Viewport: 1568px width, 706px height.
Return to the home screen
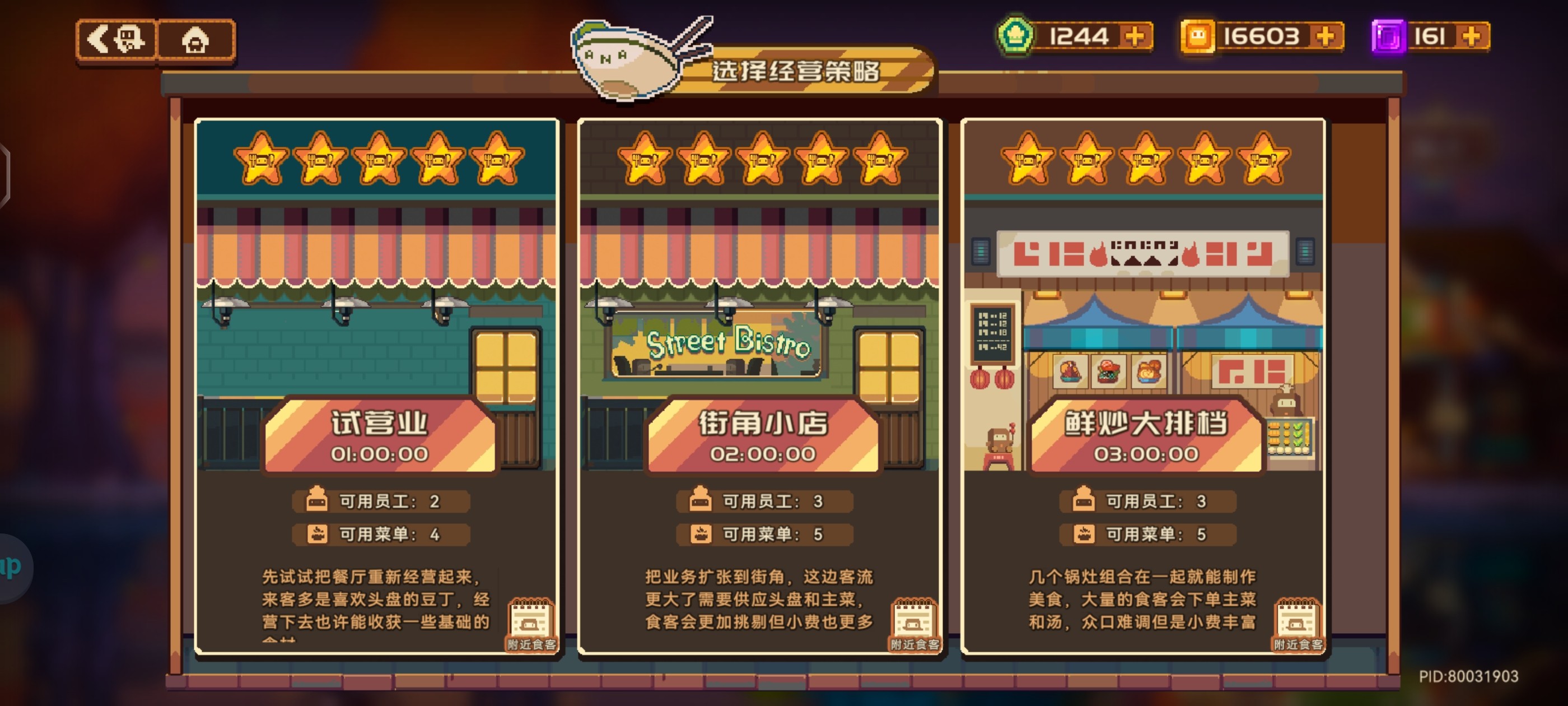(195, 40)
